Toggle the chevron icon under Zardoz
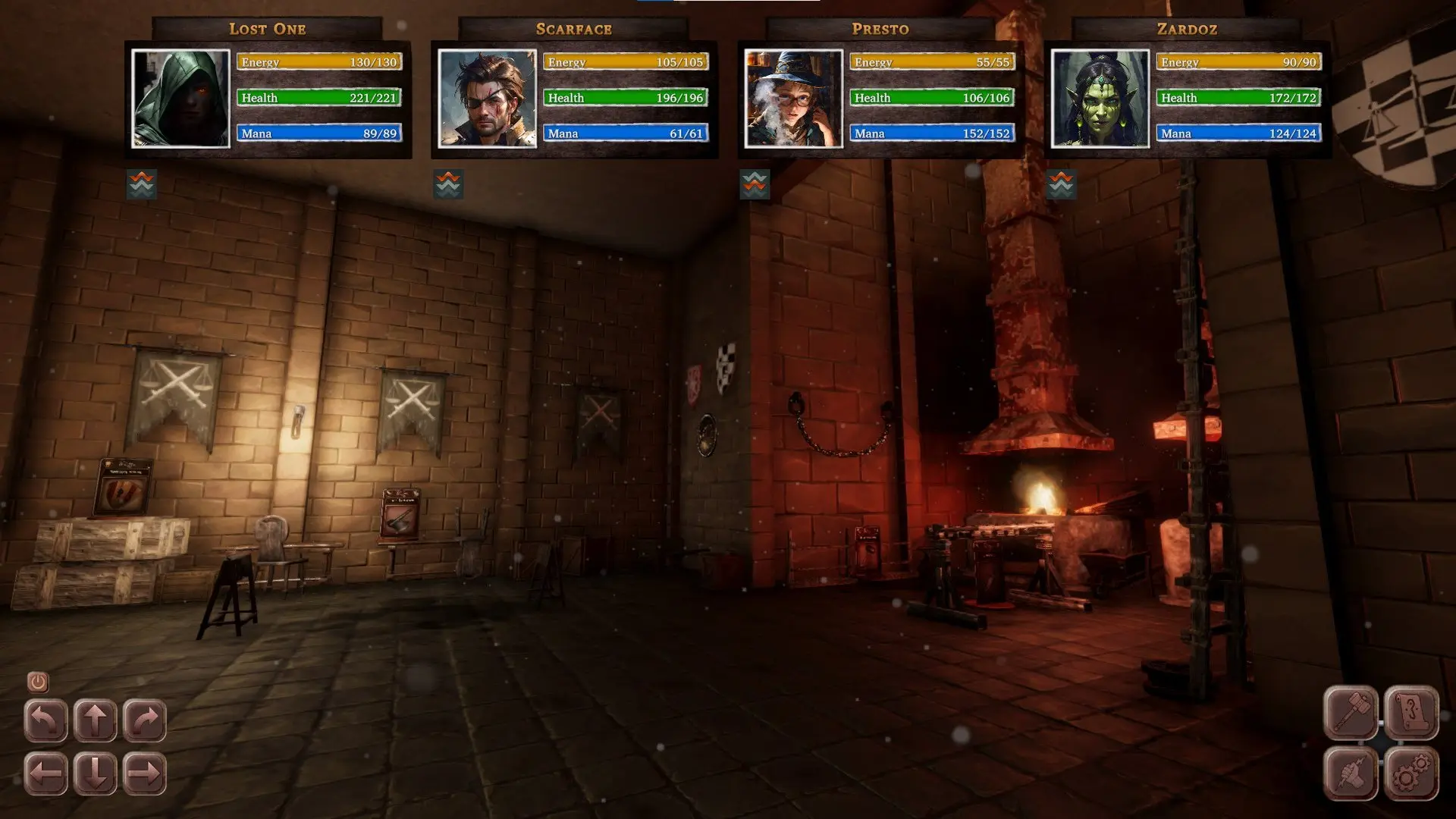This screenshot has height=819, width=1456. [x=1061, y=184]
